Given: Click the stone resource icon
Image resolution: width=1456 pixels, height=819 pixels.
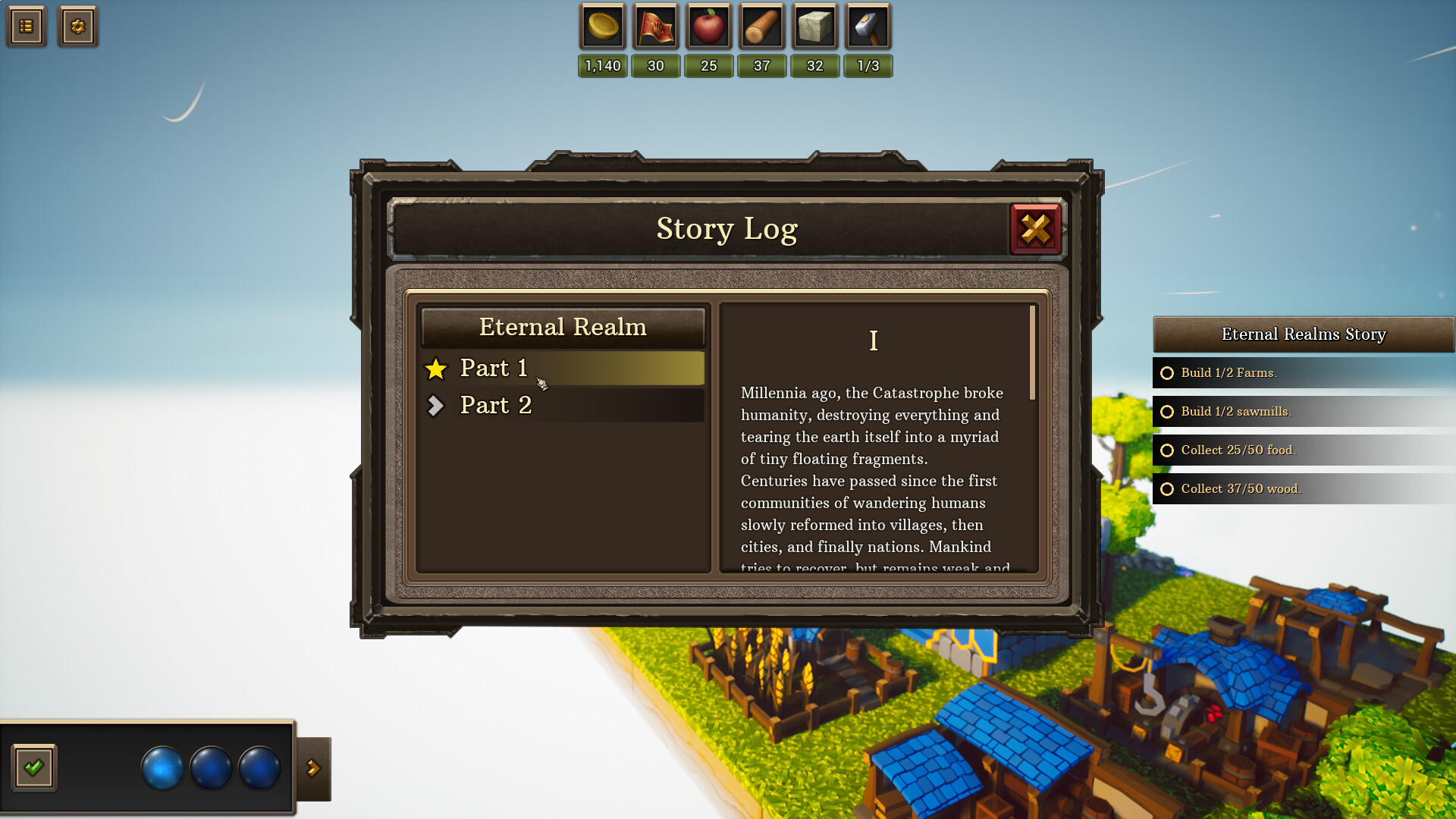Looking at the screenshot, I should click(815, 26).
